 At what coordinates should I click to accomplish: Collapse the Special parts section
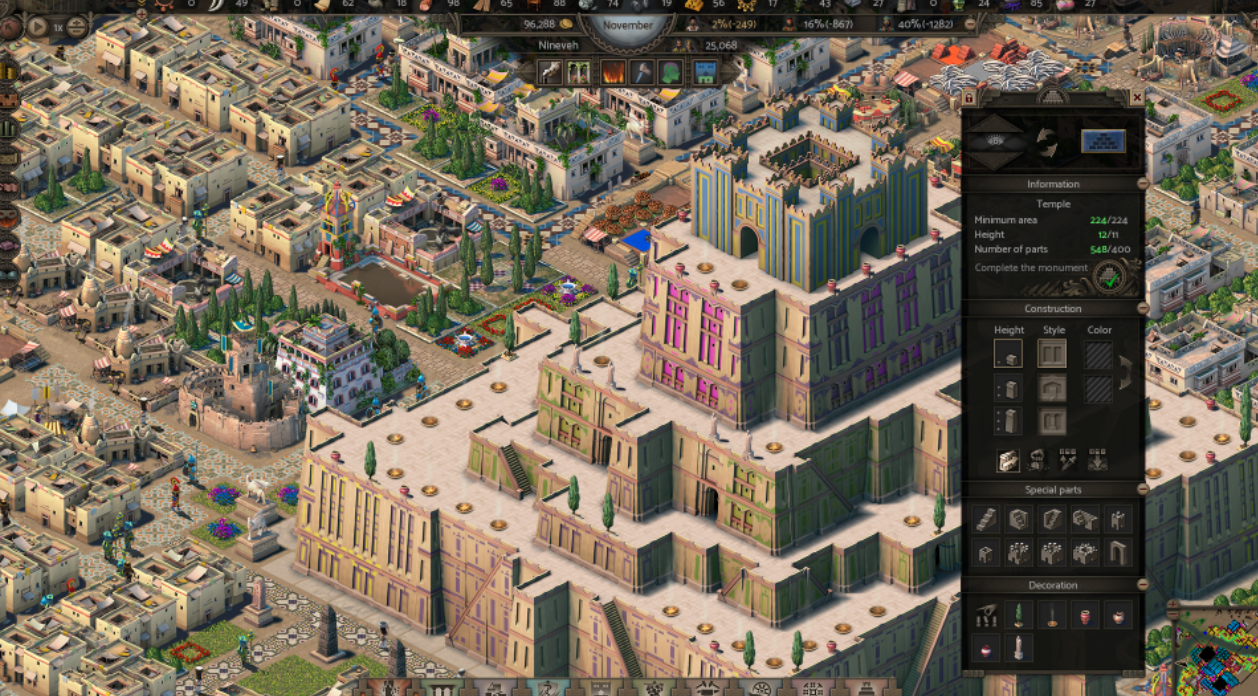click(1142, 490)
